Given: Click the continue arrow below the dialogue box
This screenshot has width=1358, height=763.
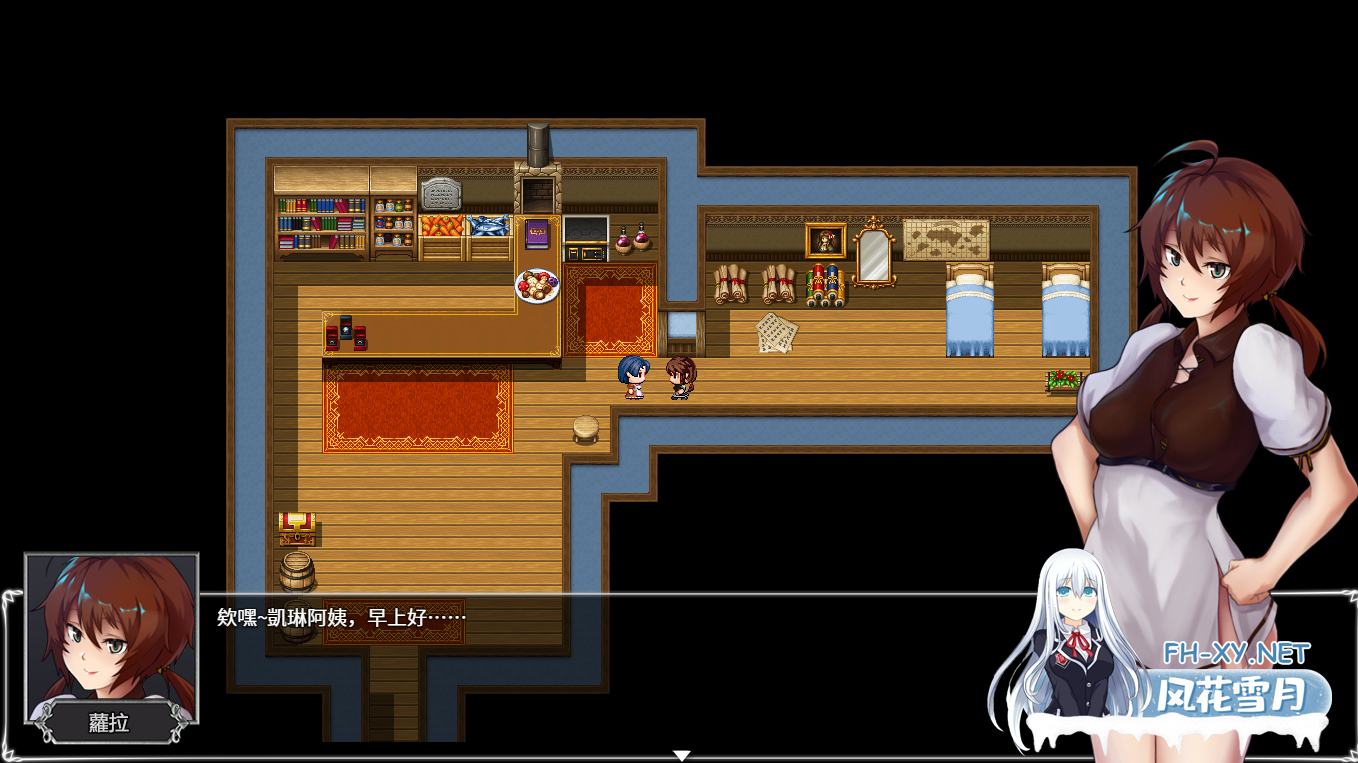Looking at the screenshot, I should pos(683,753).
